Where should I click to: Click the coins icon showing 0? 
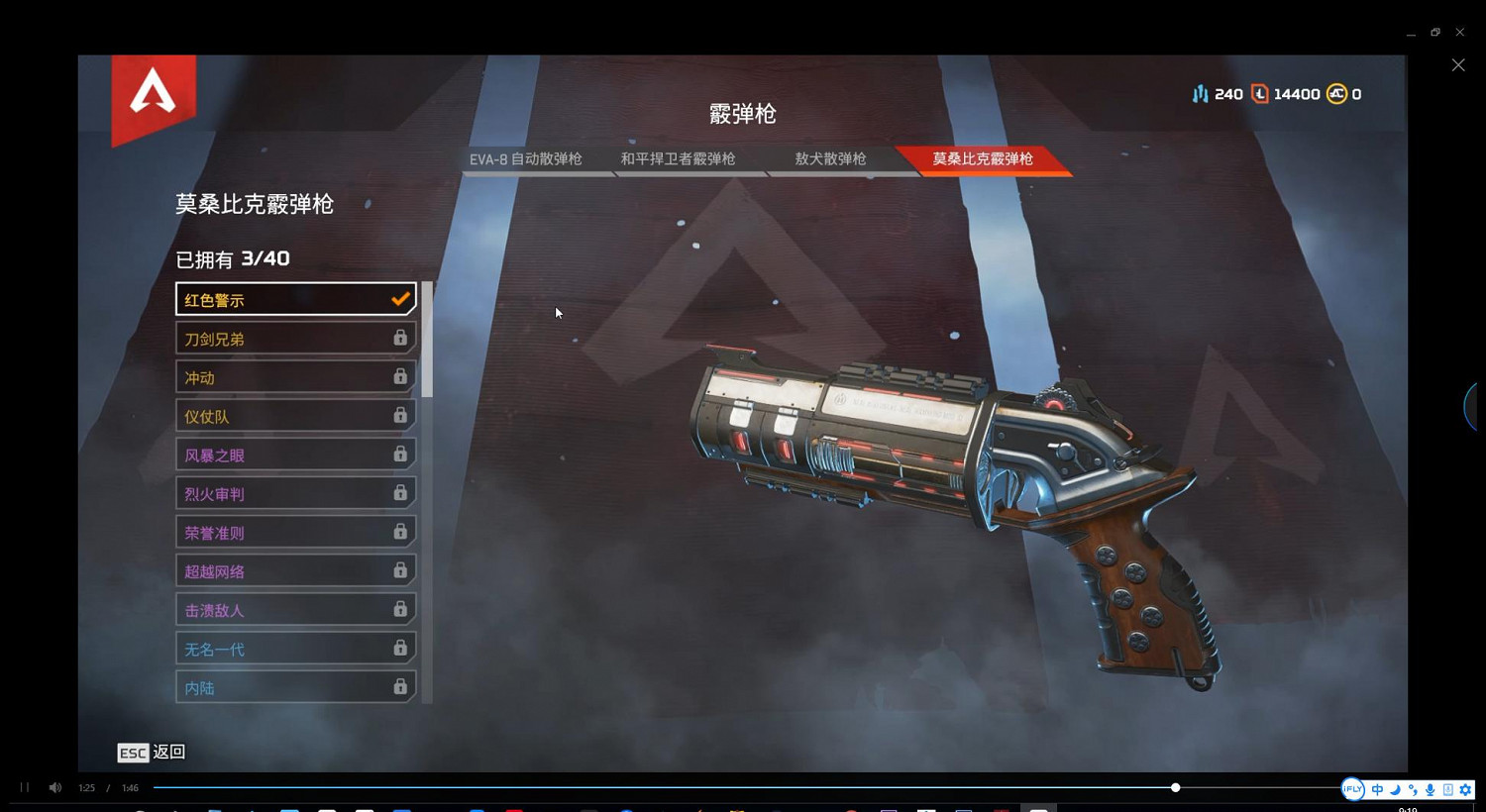[1336, 93]
